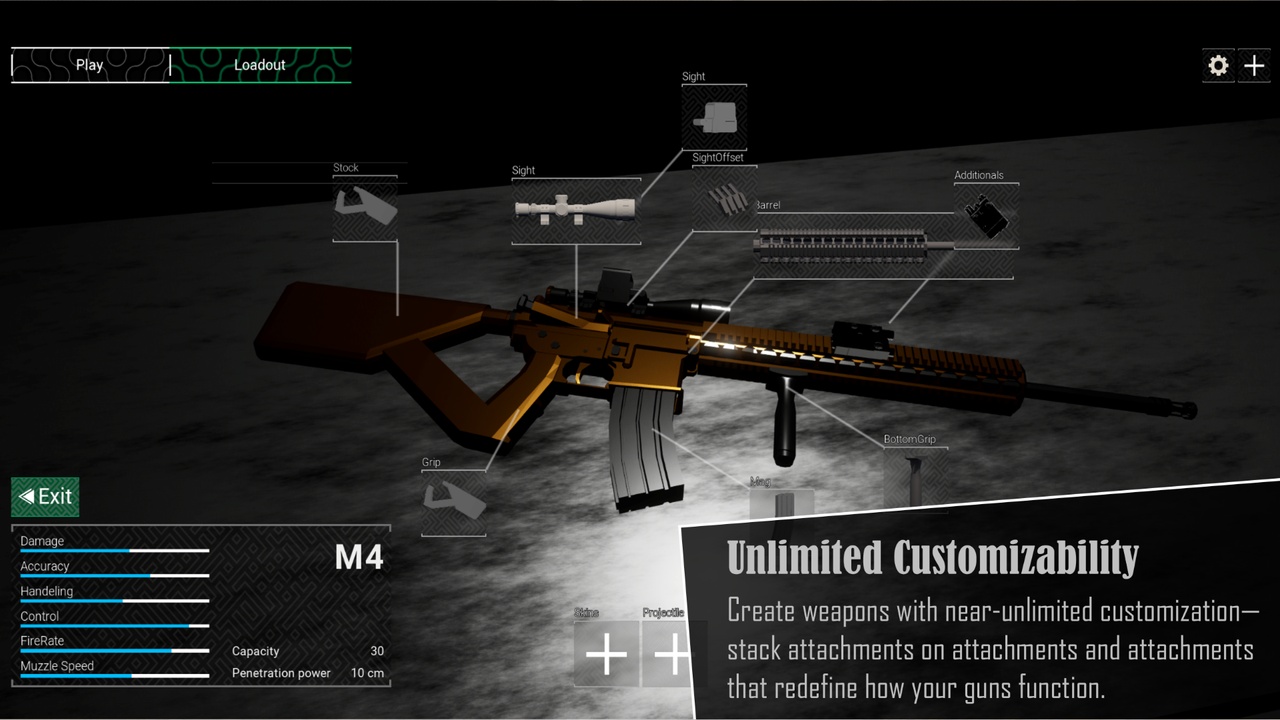Screen dimensions: 1280x720
Task: Switch to the Play tab
Action: [89, 64]
